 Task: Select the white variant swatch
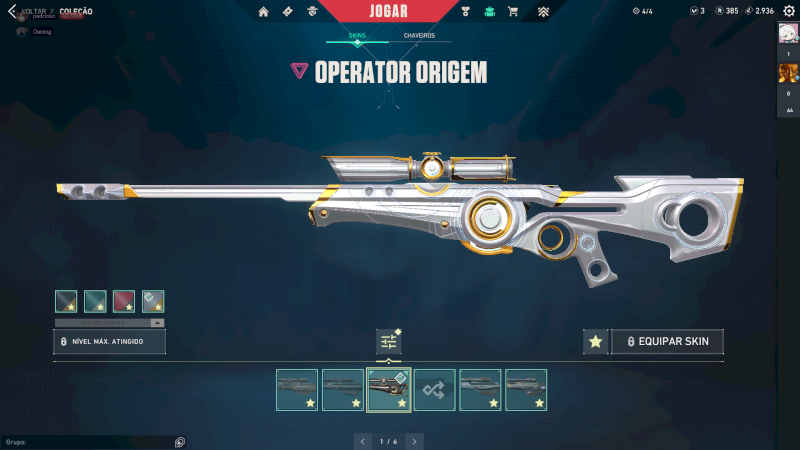[x=153, y=301]
